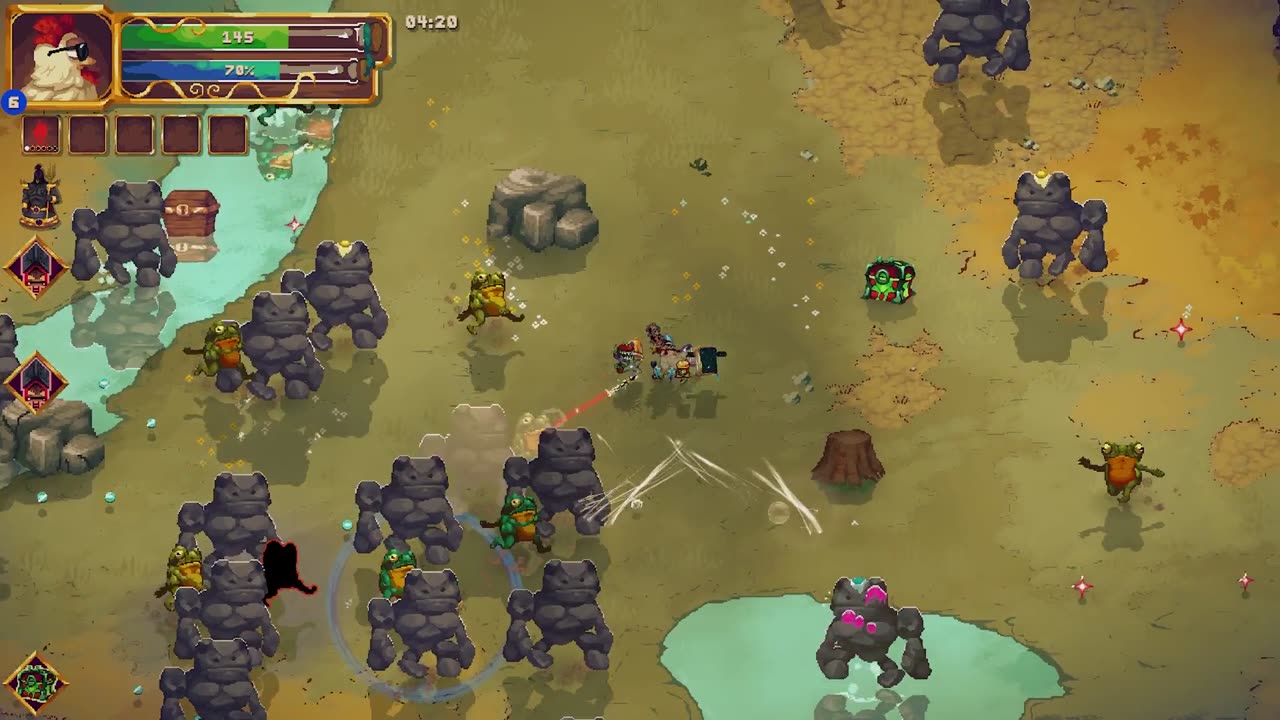The image size is (1280, 720).
Task: Select the green monster diamond marker
Action: (35, 684)
